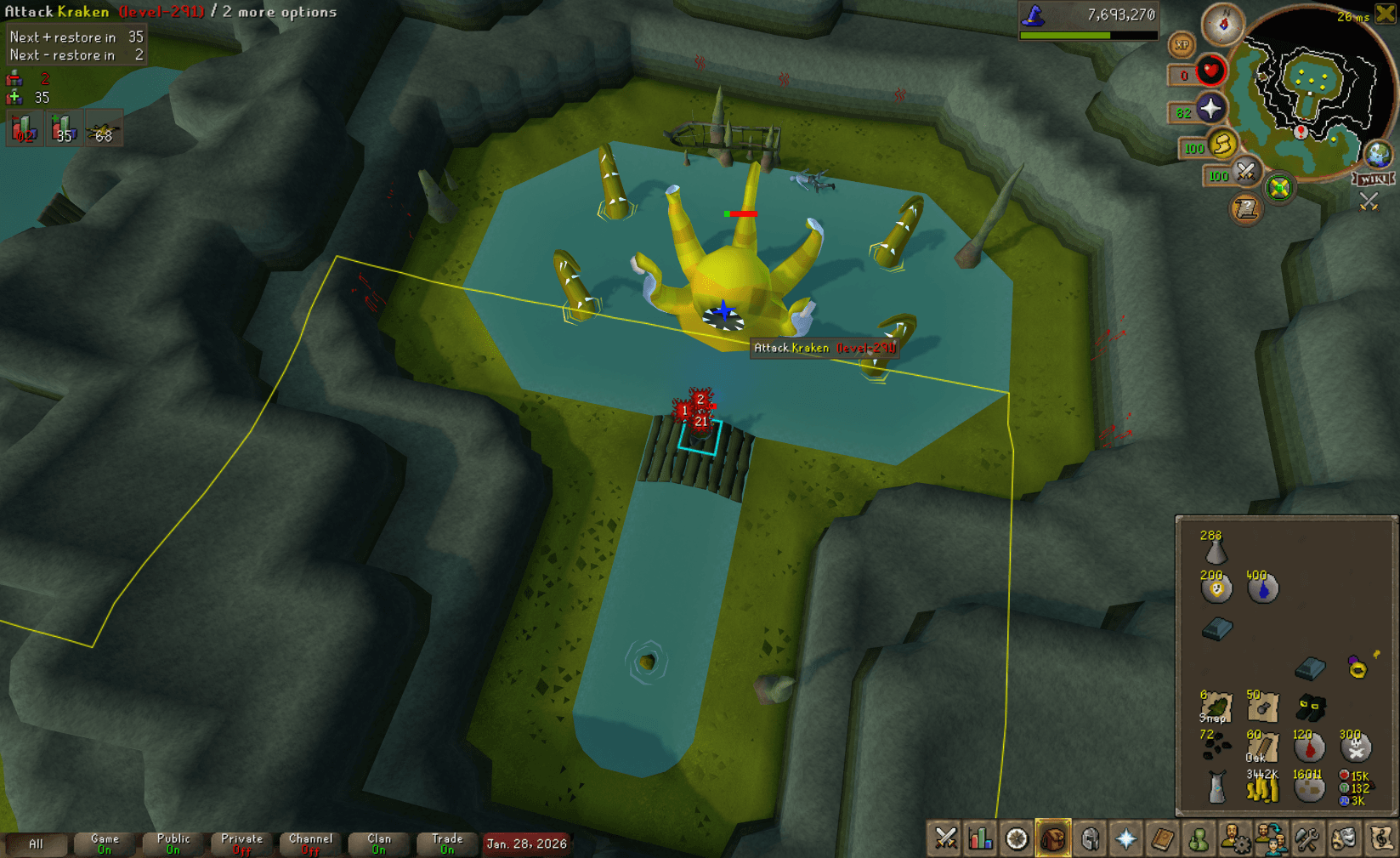Switch to the Game chat tab
Image resolution: width=1400 pixels, height=858 pixels.
point(104,844)
